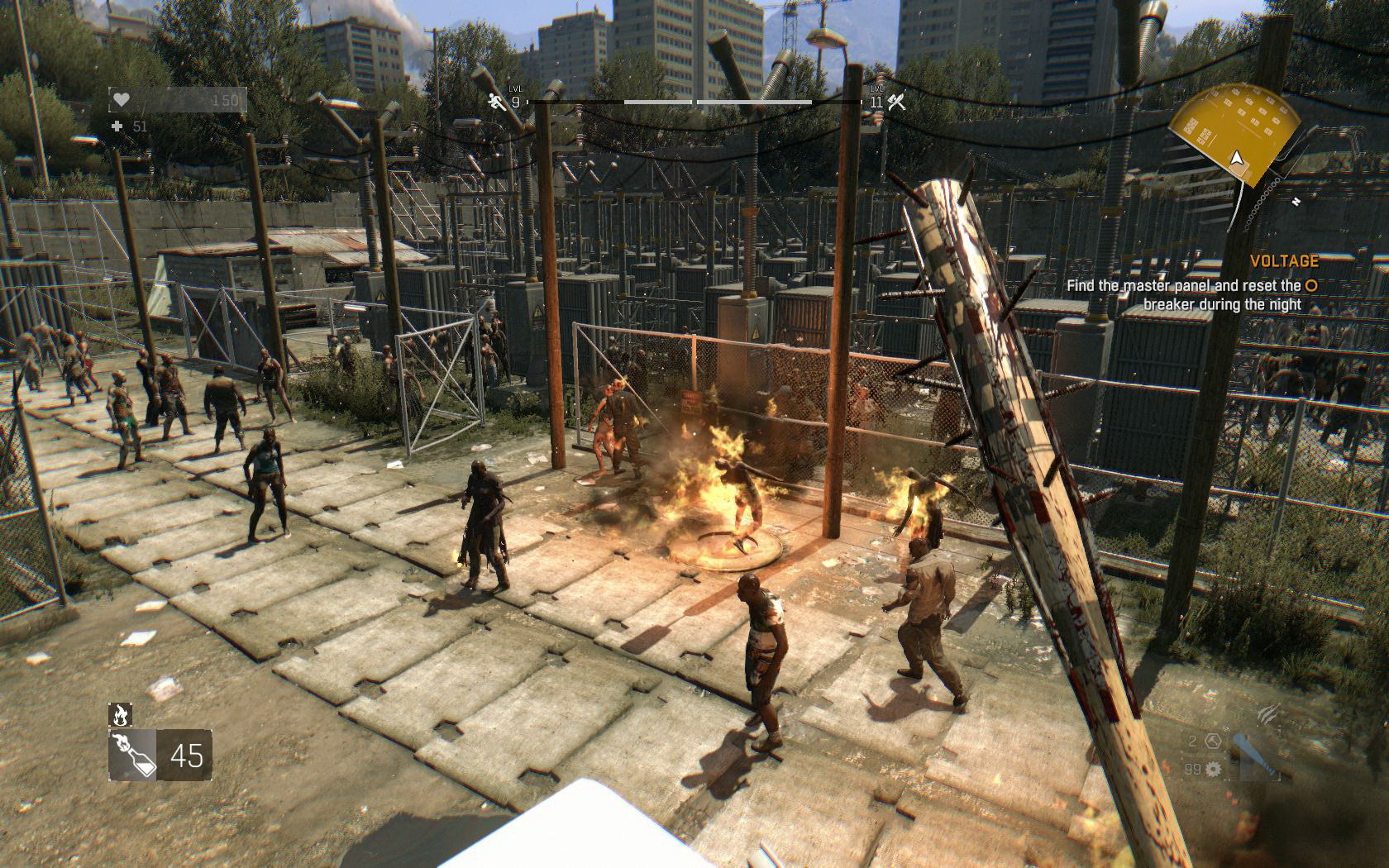Click the agility runner level icon
1389x868 pixels.
(496, 102)
